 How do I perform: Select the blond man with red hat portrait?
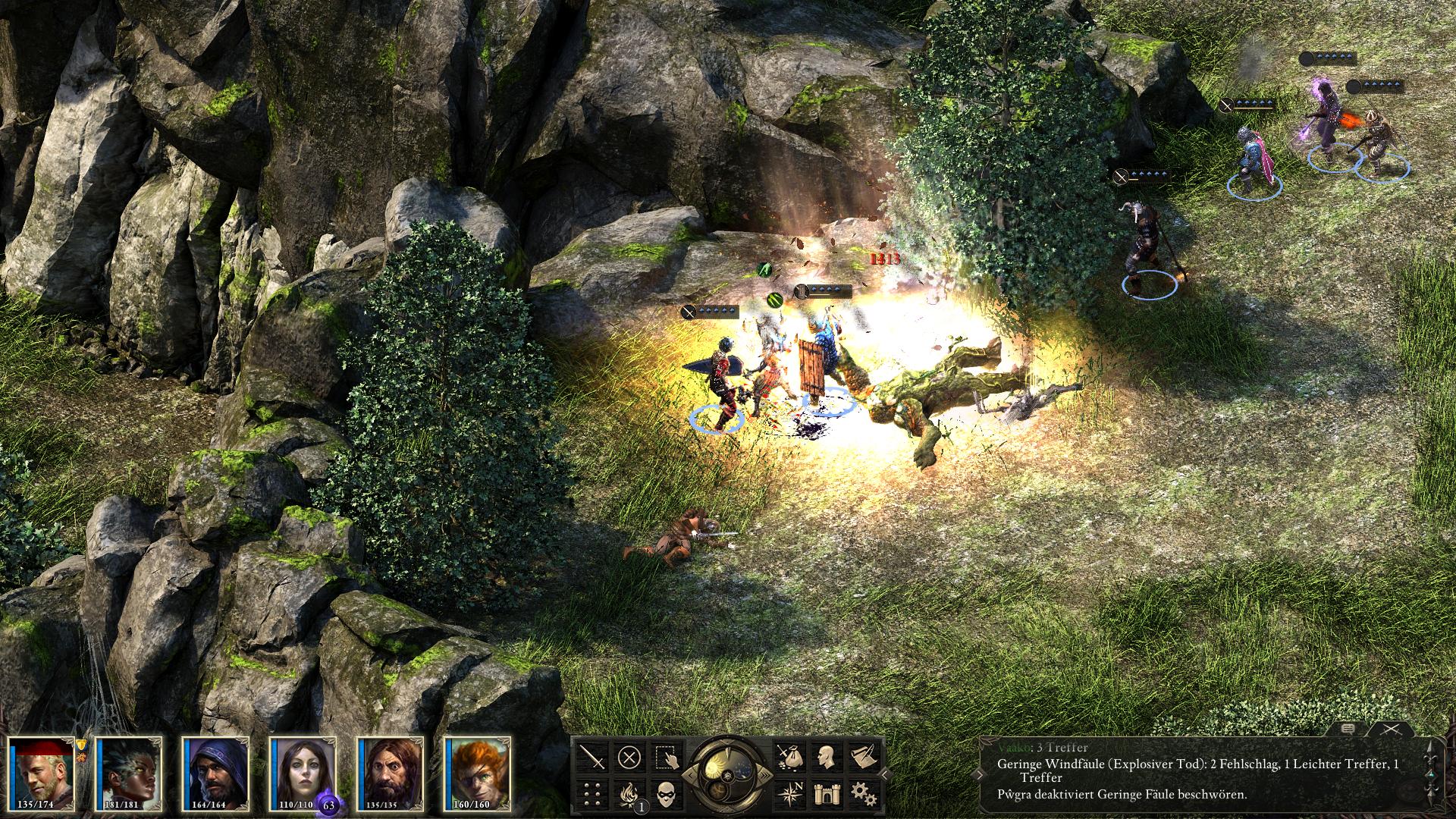(x=42, y=773)
